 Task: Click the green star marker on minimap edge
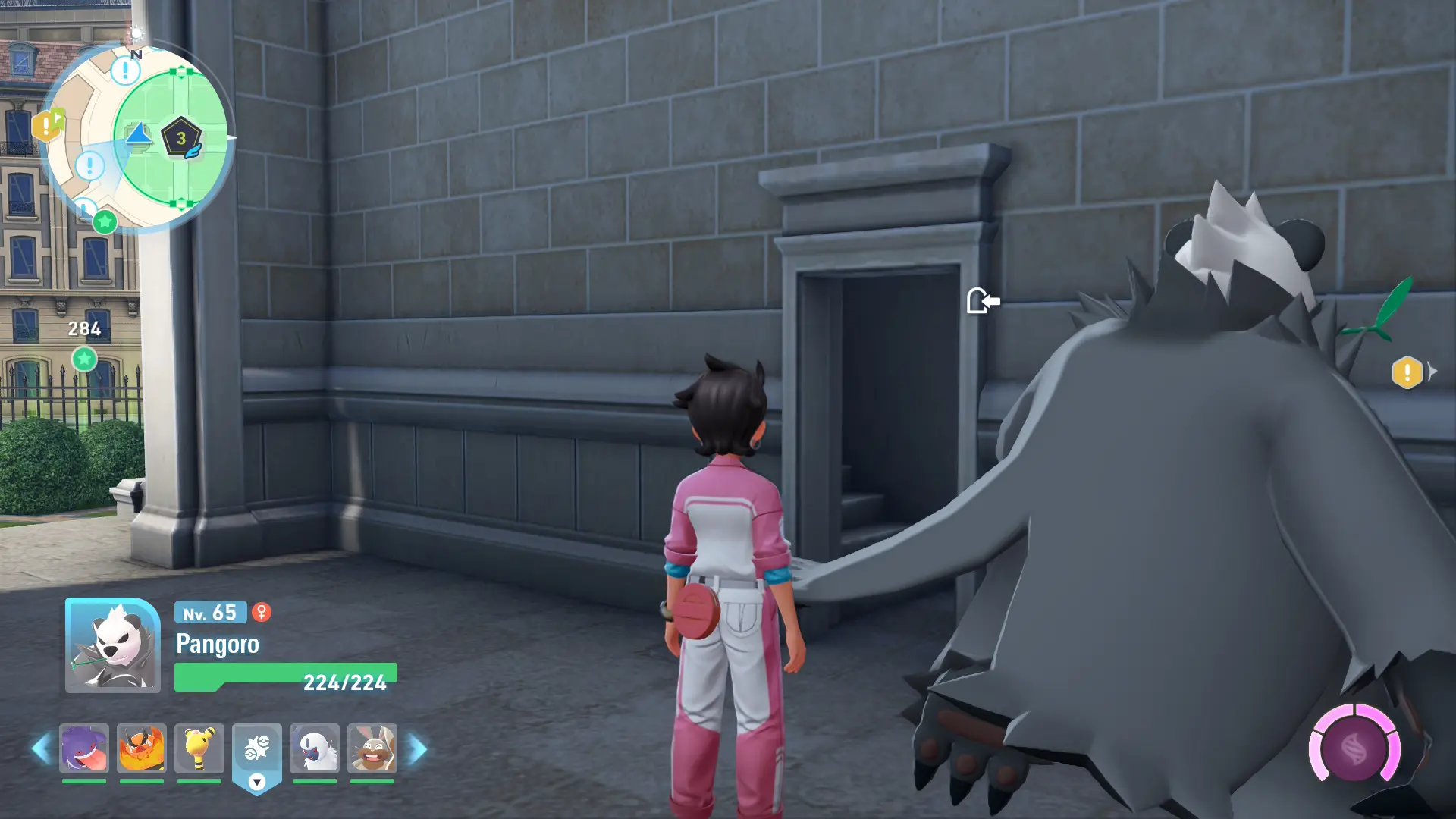point(105,221)
